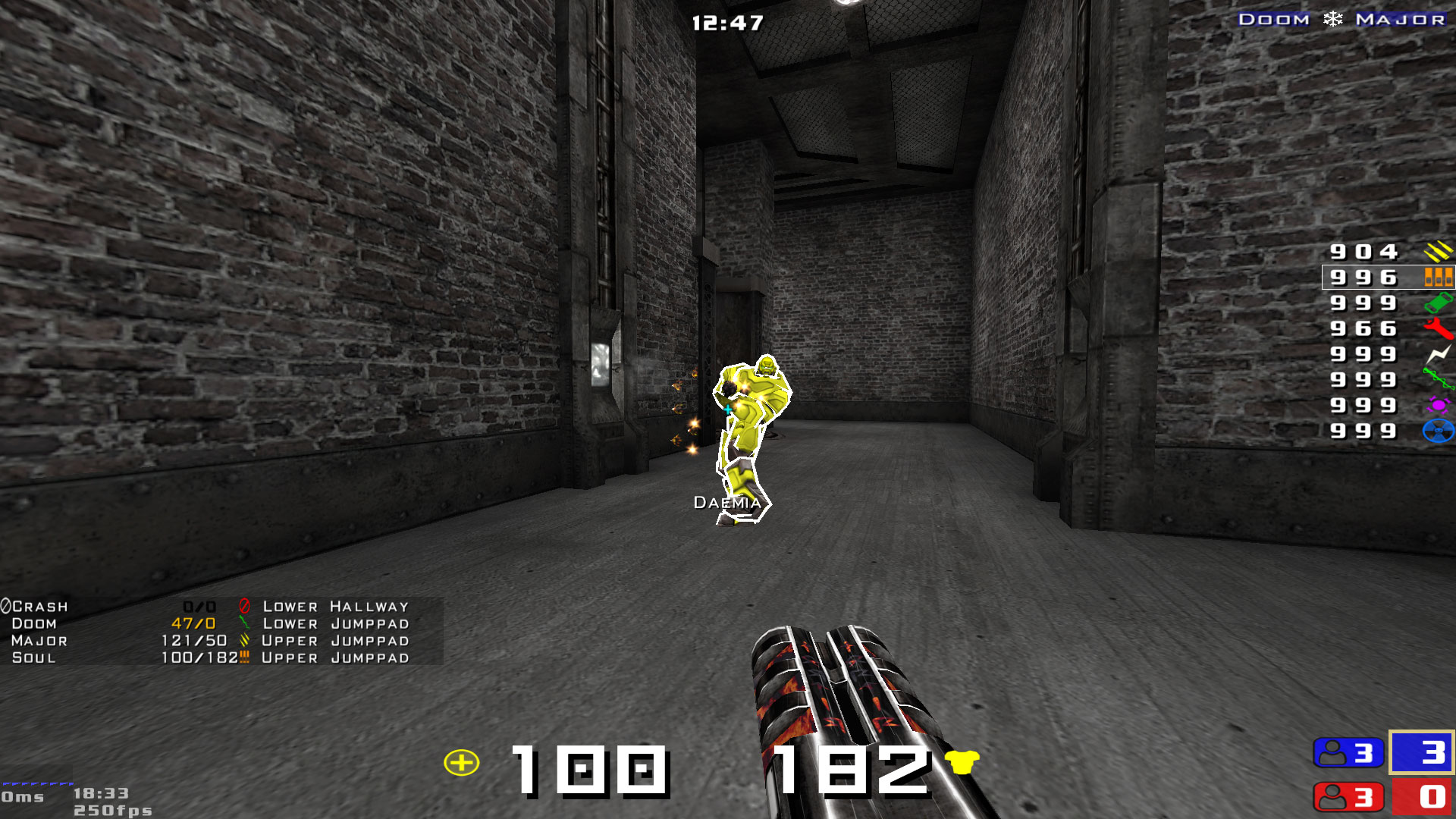
Task: Click the 250fps counter readout
Action: pos(111,809)
